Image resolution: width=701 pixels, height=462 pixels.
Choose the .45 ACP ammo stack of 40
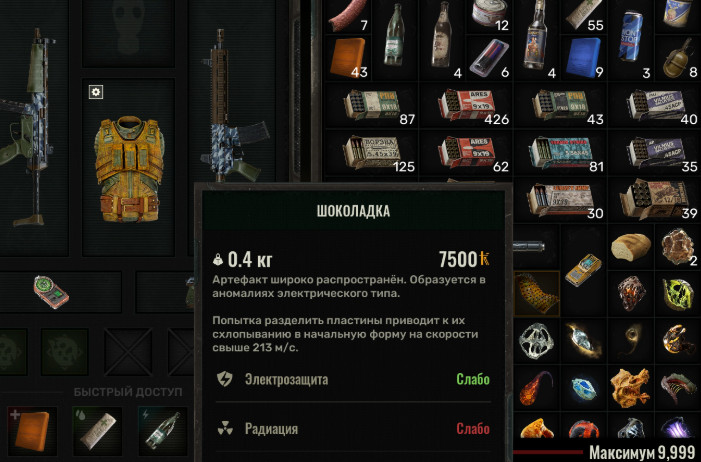click(660, 105)
